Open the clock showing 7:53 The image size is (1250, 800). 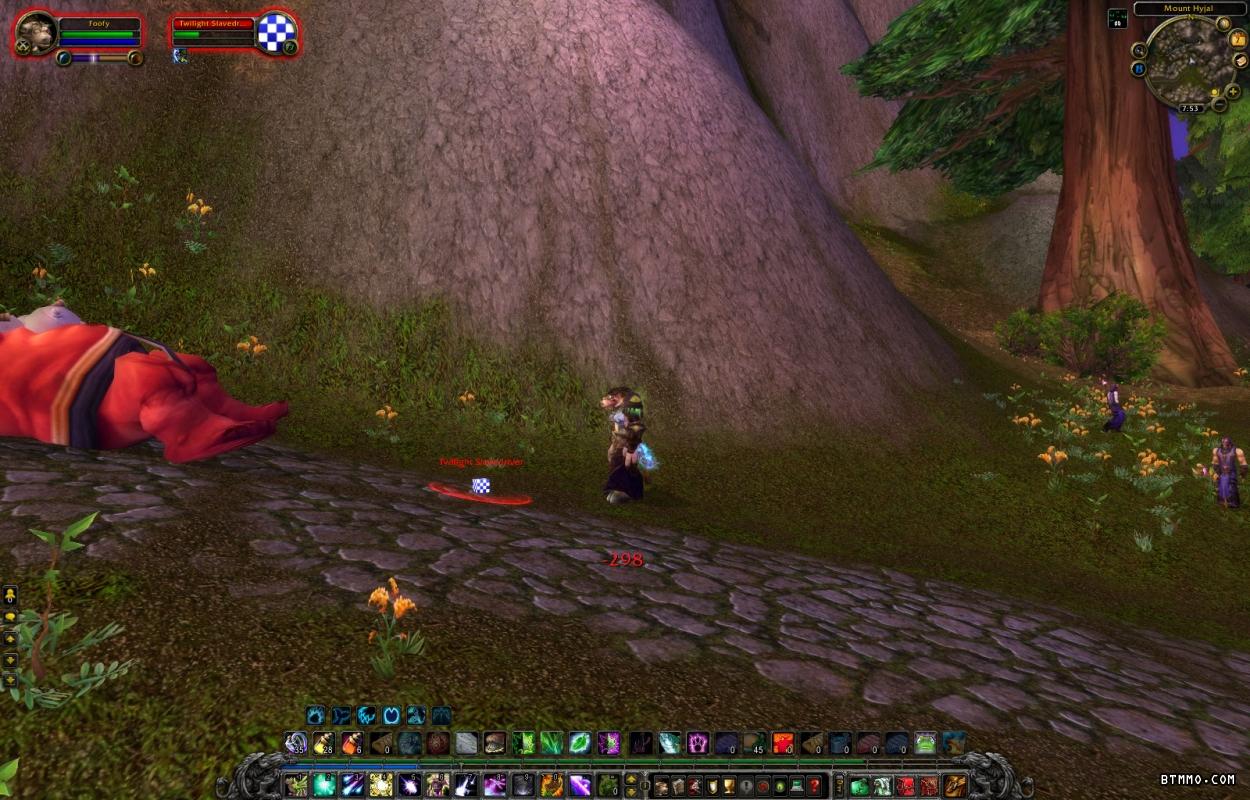coord(1189,108)
